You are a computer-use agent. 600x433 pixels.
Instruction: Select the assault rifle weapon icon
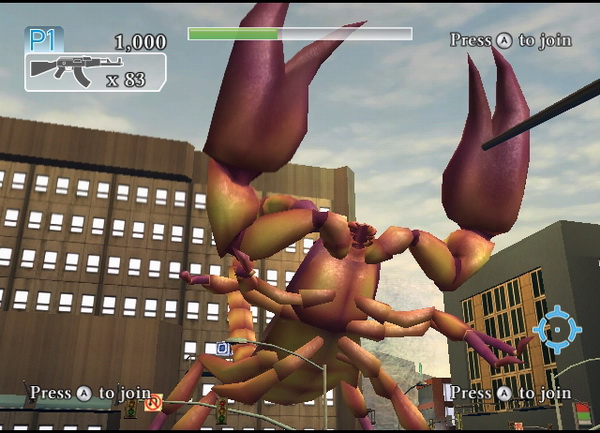click(x=63, y=71)
